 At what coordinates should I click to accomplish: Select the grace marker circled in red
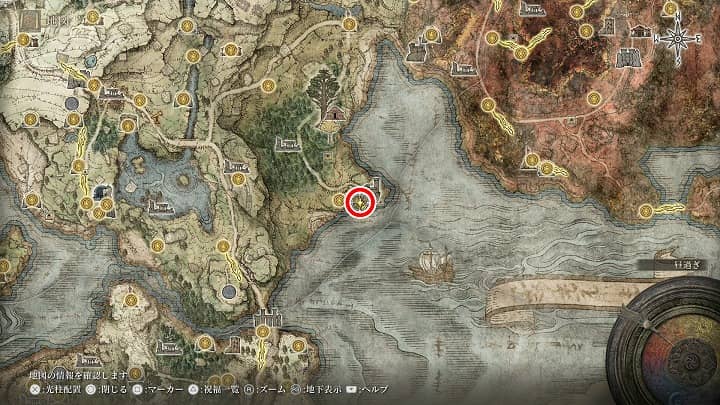[360, 203]
